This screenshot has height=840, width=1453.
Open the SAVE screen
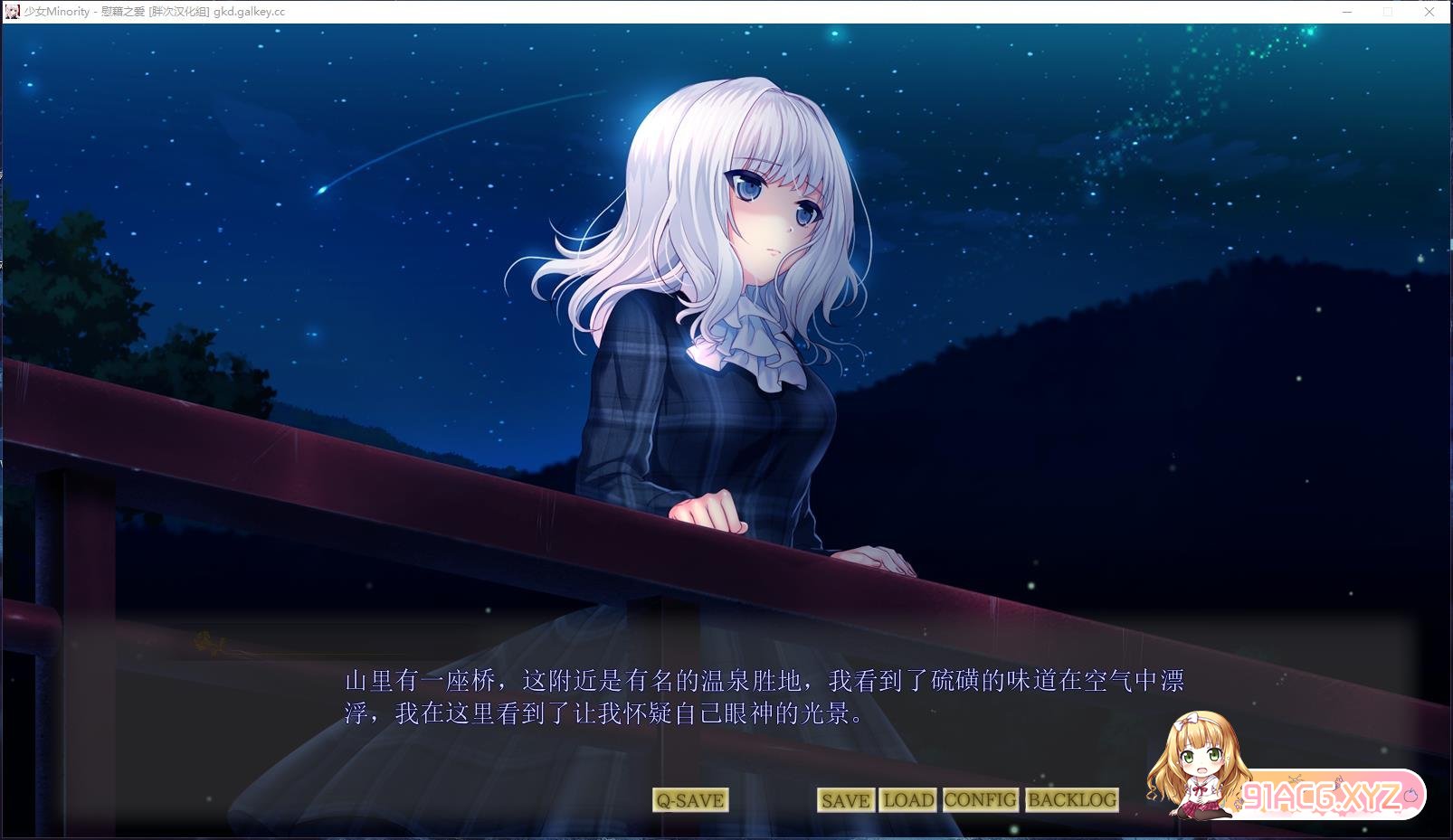pos(844,799)
